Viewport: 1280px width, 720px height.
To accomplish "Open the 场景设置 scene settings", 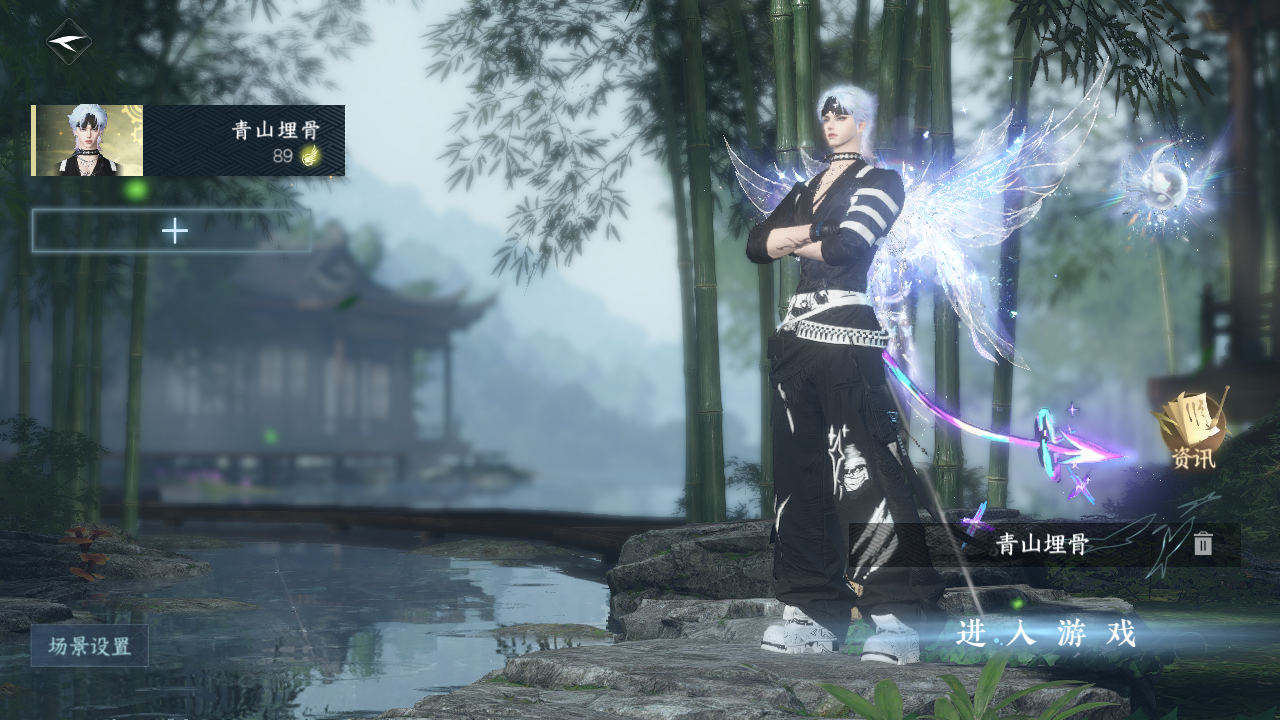I will click(90, 646).
